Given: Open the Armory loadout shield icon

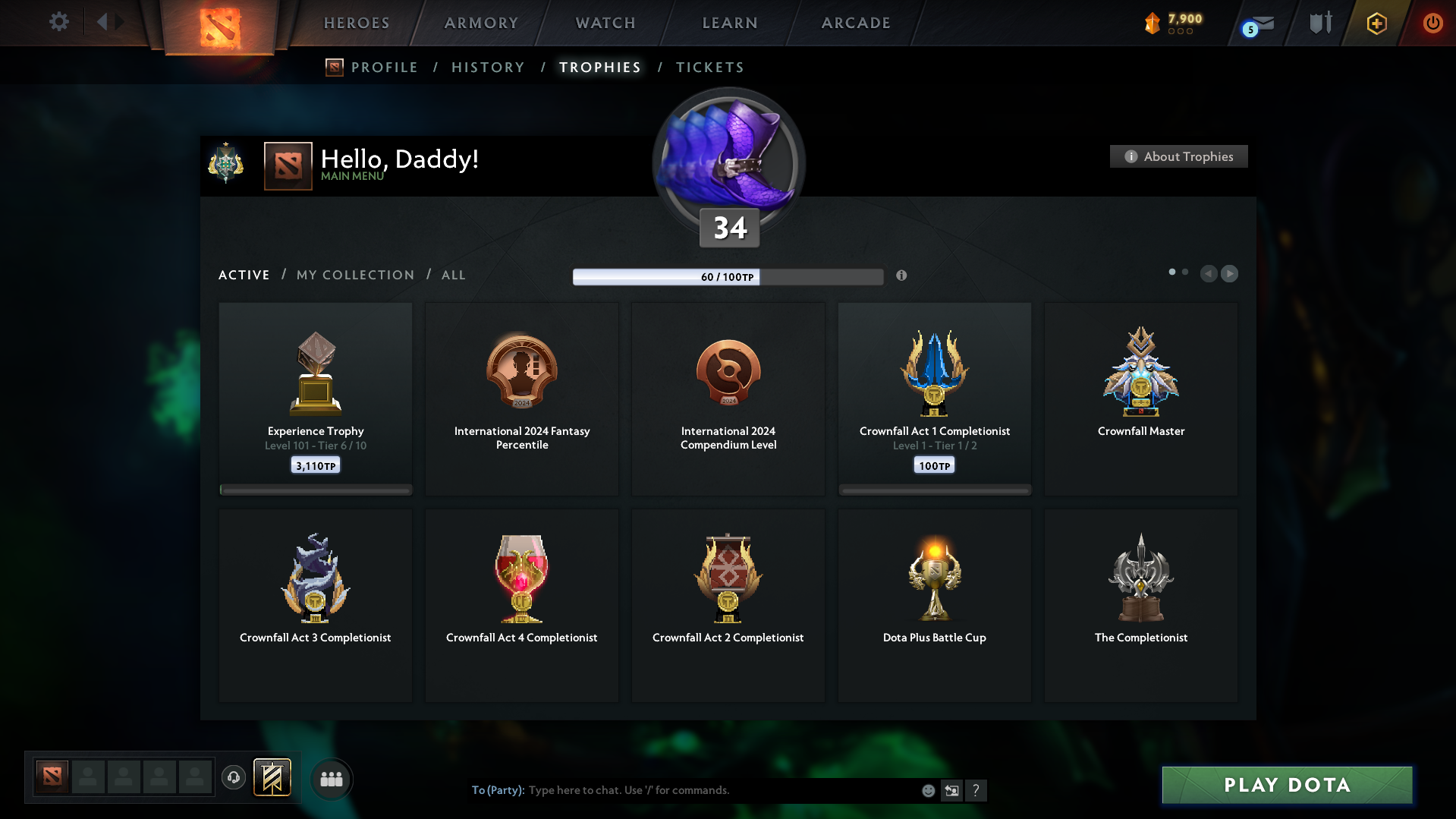Looking at the screenshot, I should pos(1319,23).
